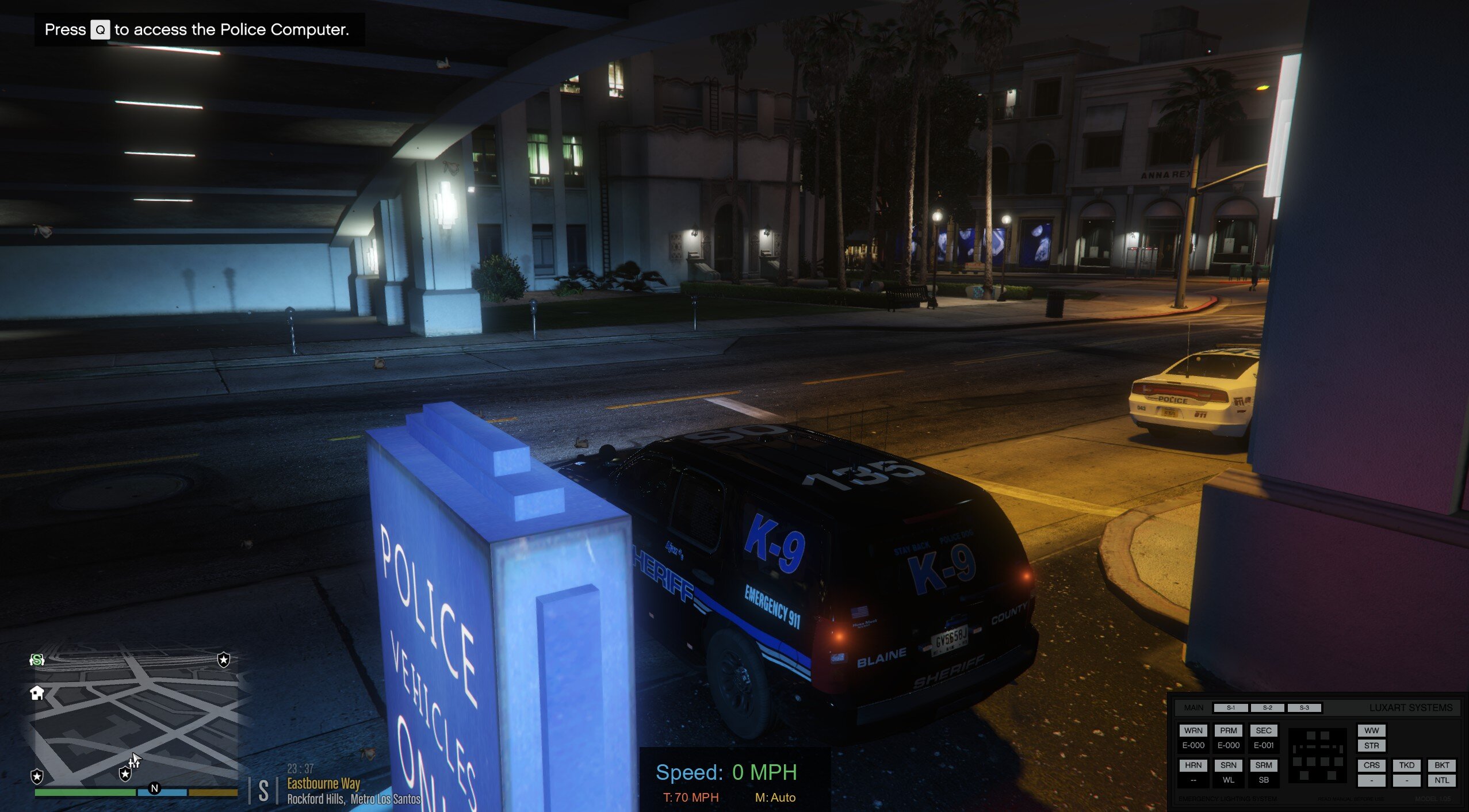Activate the SRM siren mode button
This screenshot has height=812, width=1469.
1263,765
